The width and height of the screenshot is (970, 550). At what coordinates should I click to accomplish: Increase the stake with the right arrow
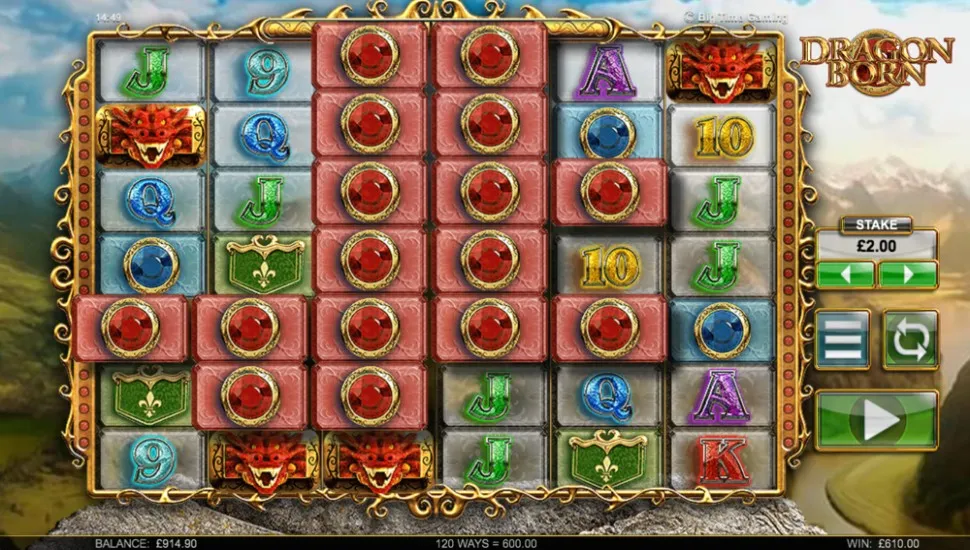click(x=908, y=274)
